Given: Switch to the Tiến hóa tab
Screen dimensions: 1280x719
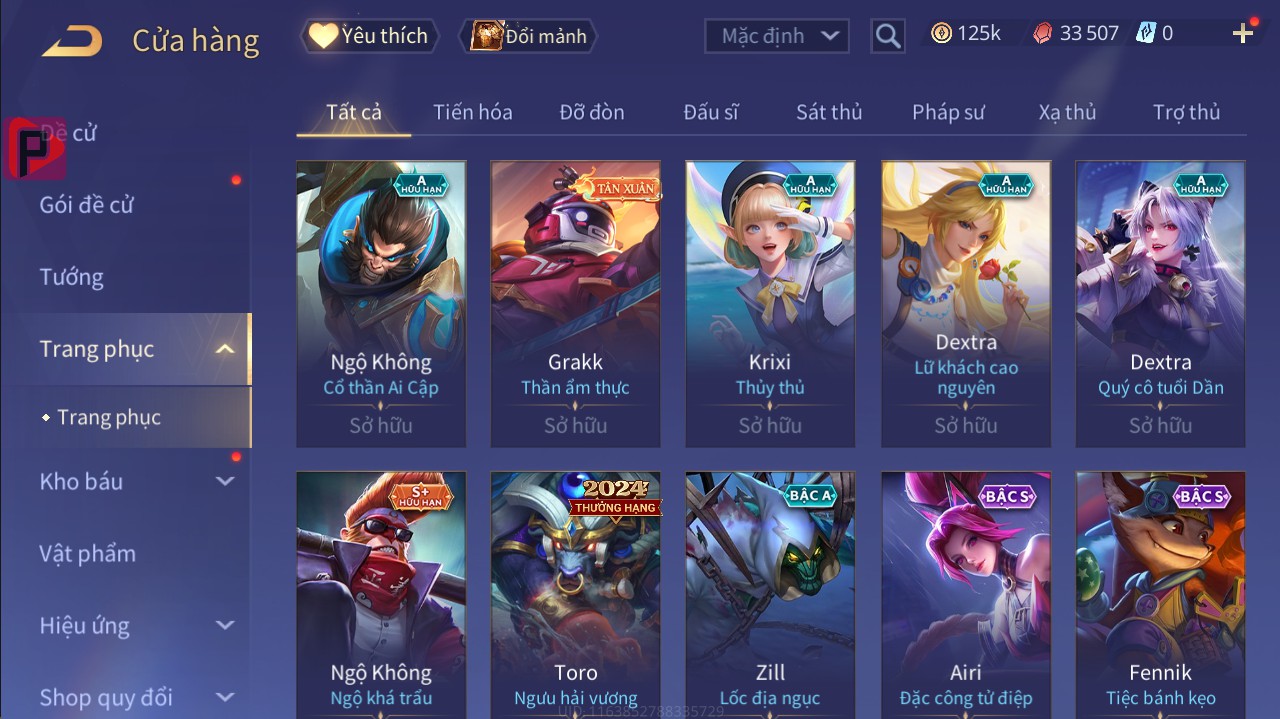Looking at the screenshot, I should click(472, 112).
